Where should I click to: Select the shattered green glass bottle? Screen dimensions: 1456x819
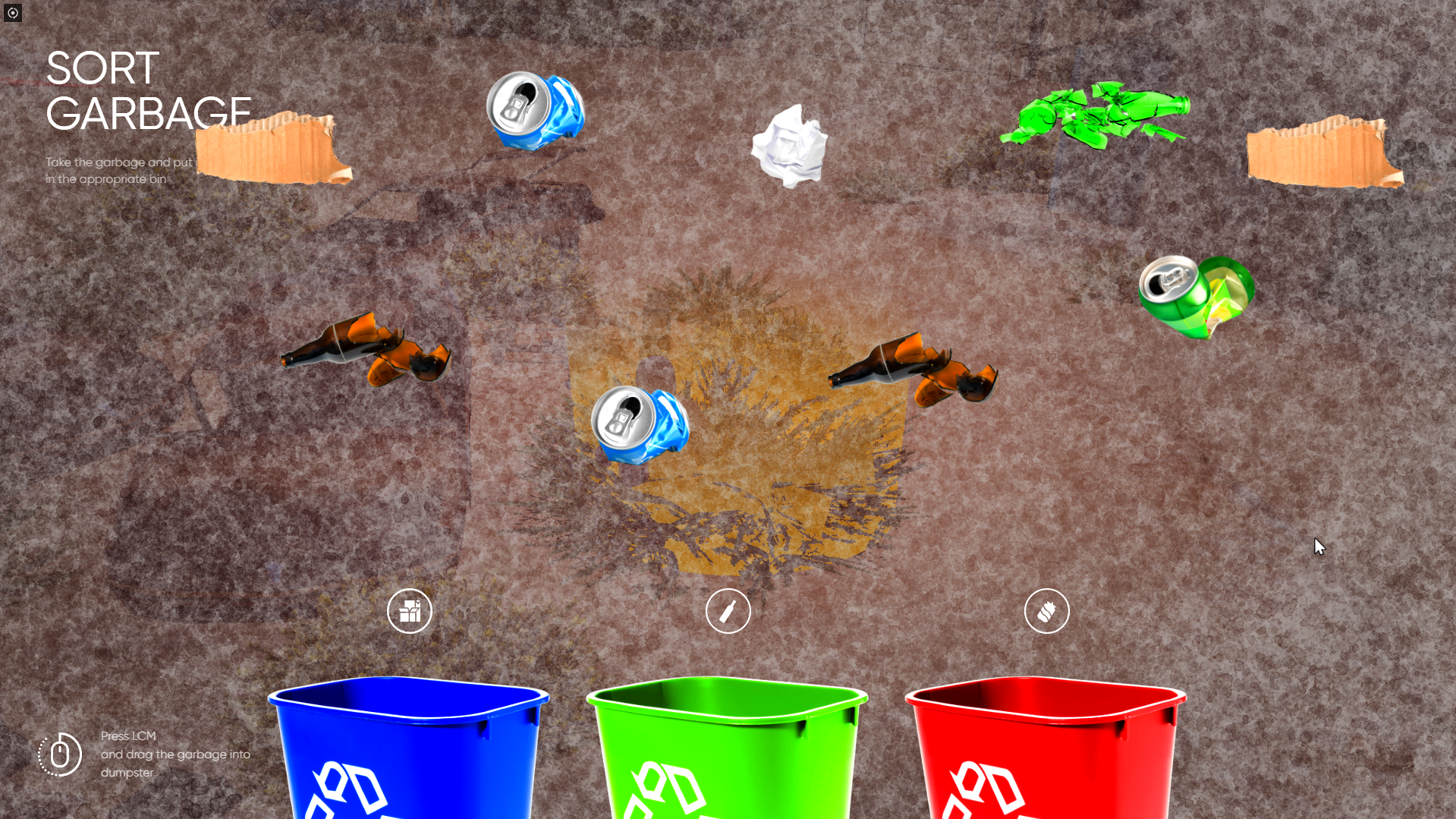point(1100,115)
